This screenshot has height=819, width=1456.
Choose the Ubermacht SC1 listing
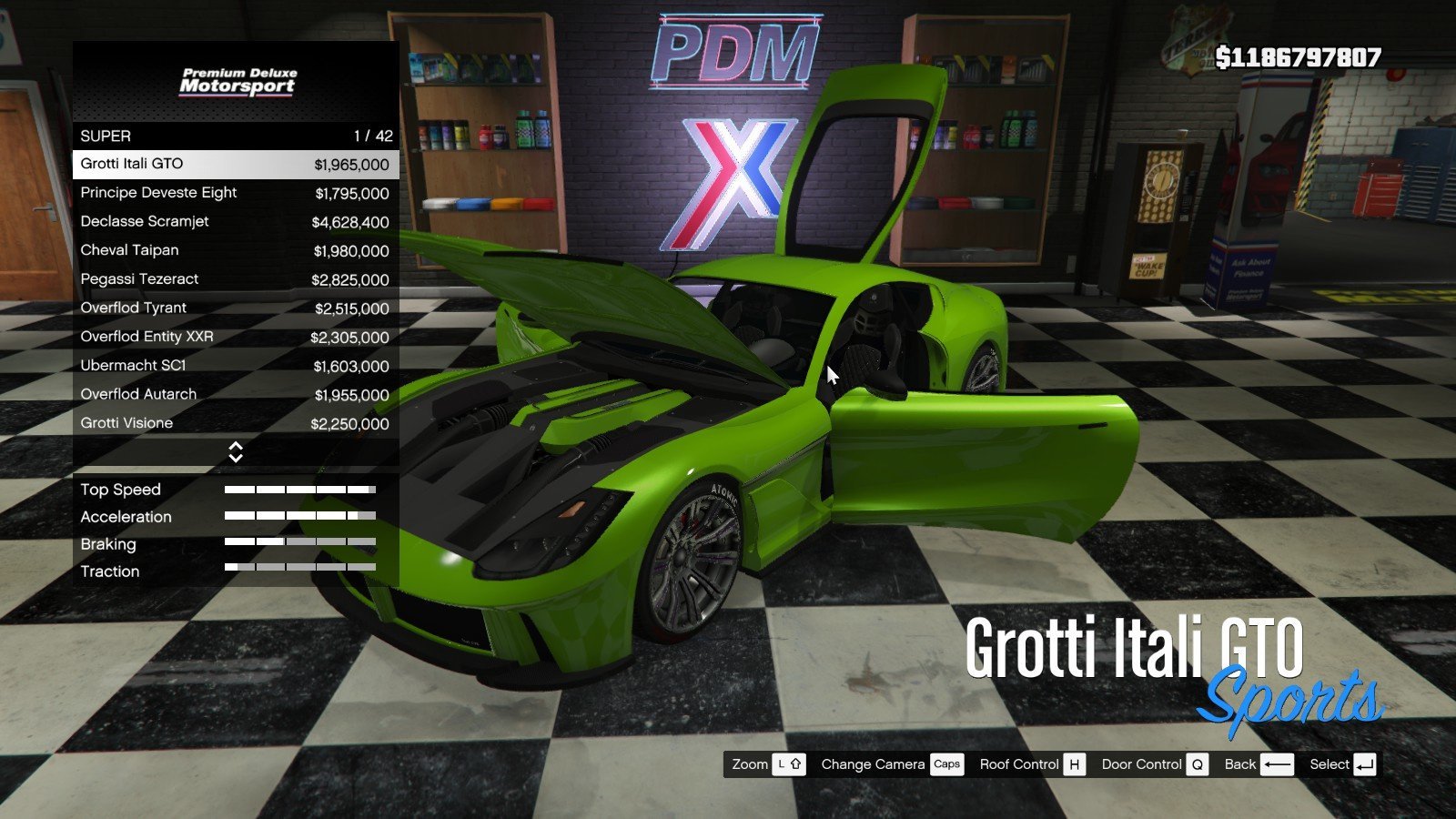click(x=235, y=366)
